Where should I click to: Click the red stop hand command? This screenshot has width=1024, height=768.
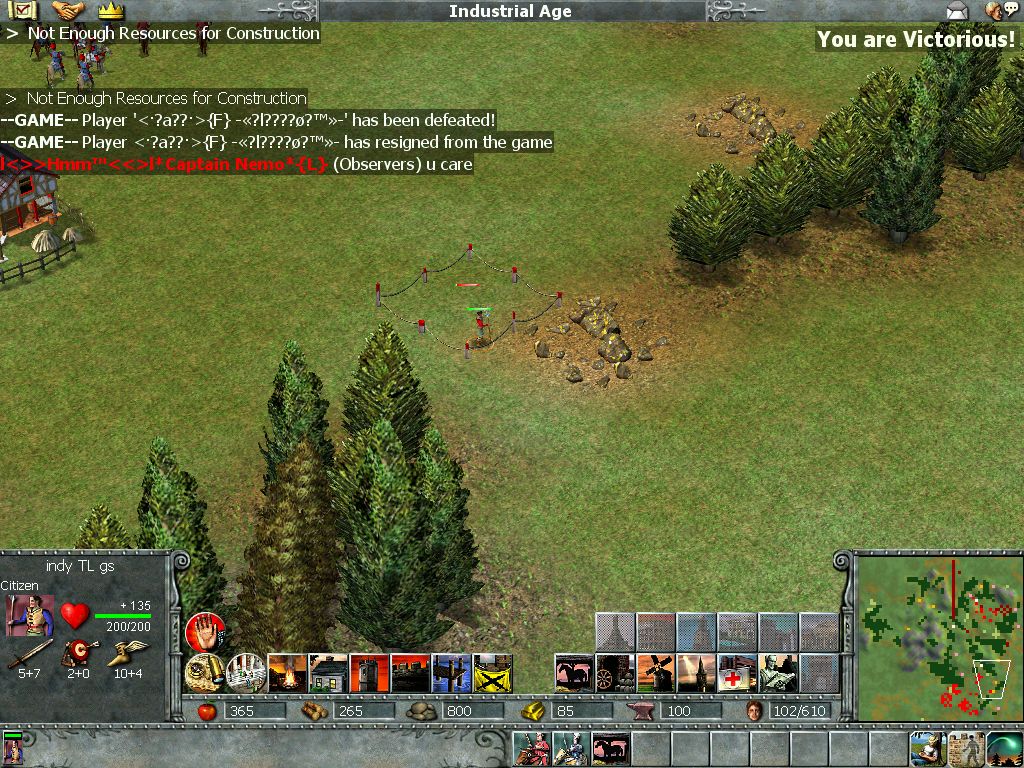point(204,632)
